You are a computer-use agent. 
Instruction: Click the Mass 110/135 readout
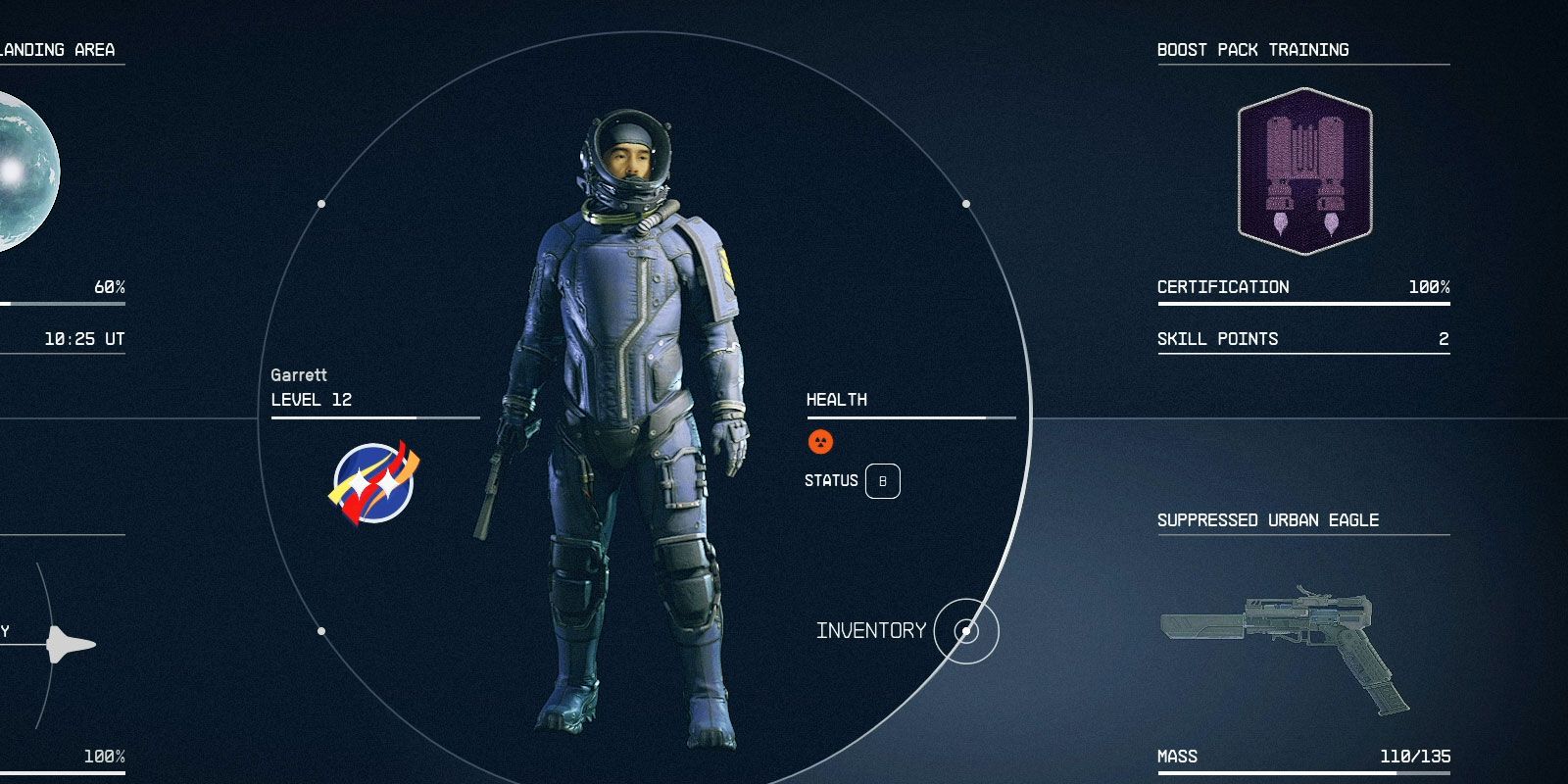[1301, 757]
